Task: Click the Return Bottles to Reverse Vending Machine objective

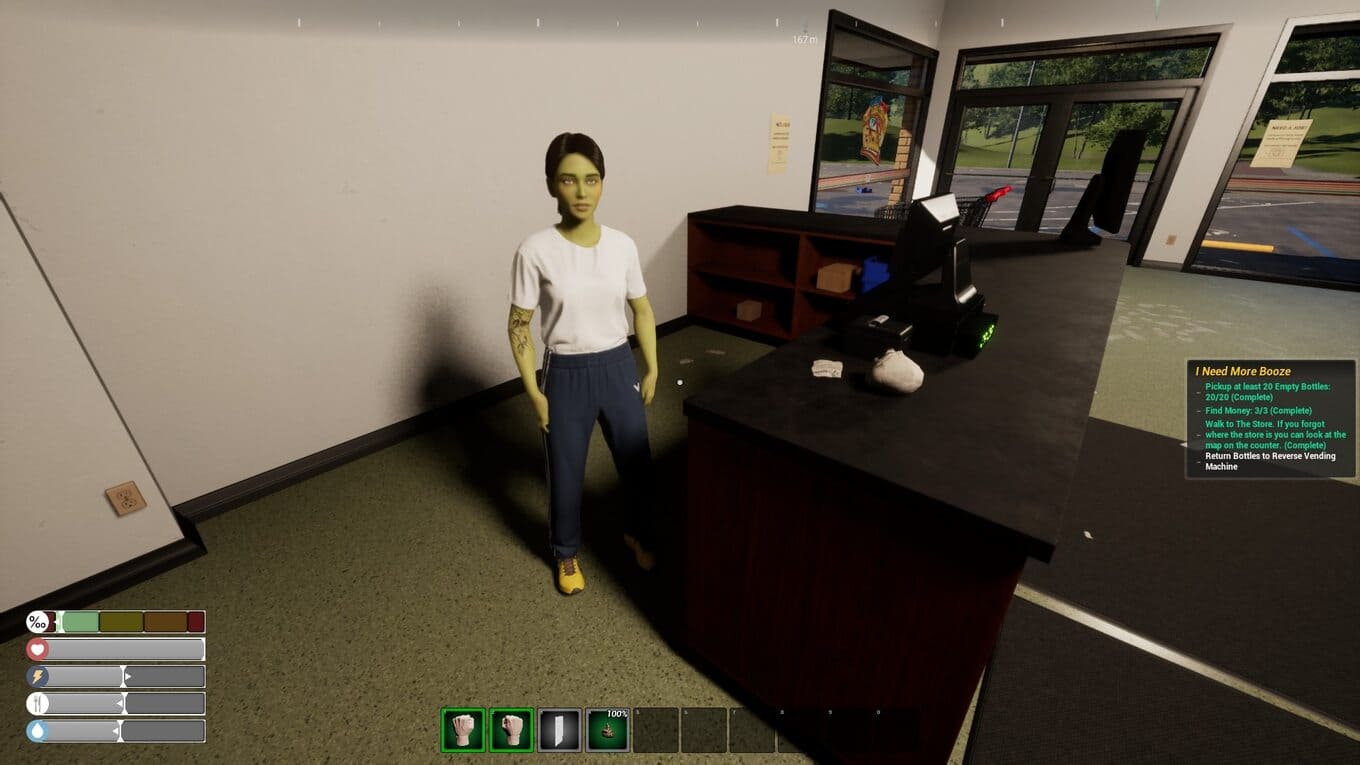Action: click(x=1269, y=461)
